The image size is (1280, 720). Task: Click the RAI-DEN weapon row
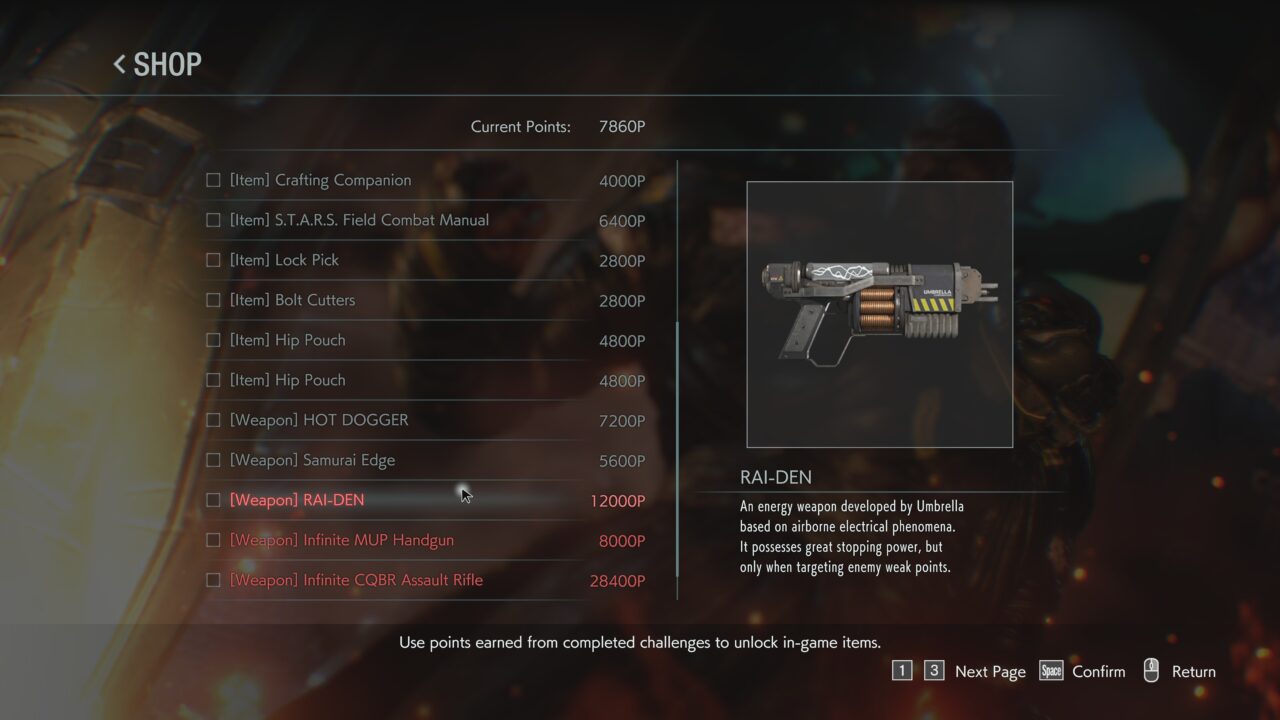coord(297,501)
